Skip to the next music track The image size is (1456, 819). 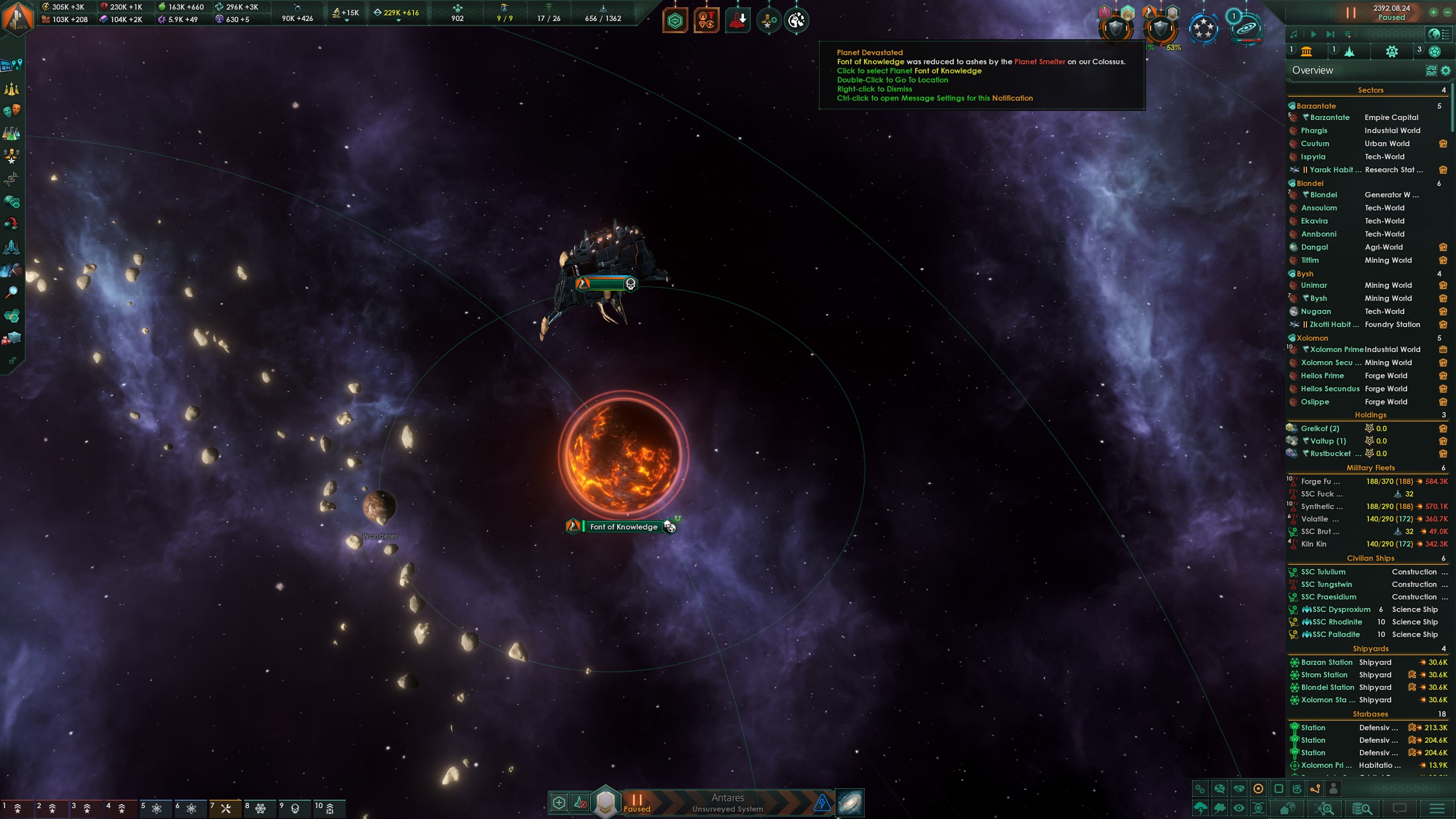coord(1330,35)
